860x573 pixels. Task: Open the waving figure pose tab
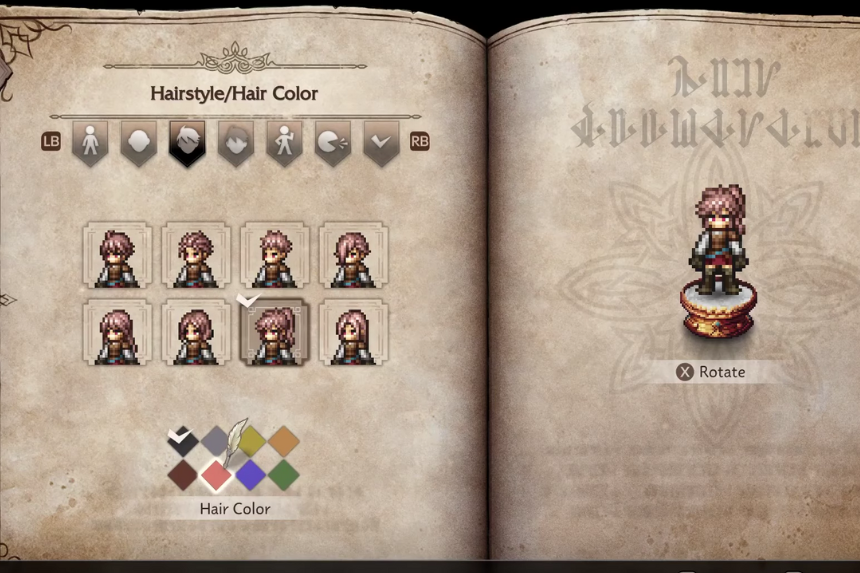coord(284,142)
